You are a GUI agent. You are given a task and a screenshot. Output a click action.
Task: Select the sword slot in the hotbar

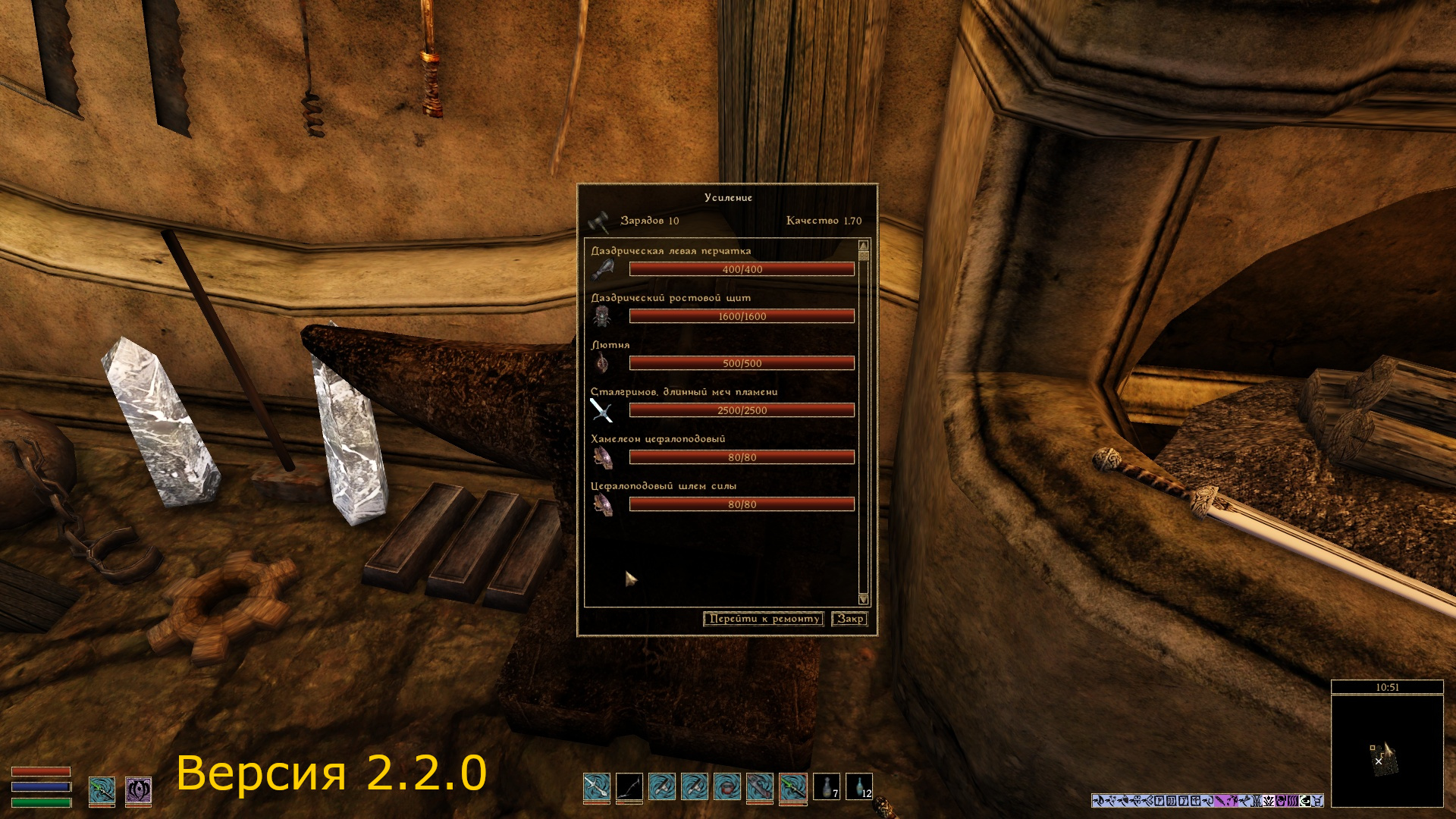597,787
